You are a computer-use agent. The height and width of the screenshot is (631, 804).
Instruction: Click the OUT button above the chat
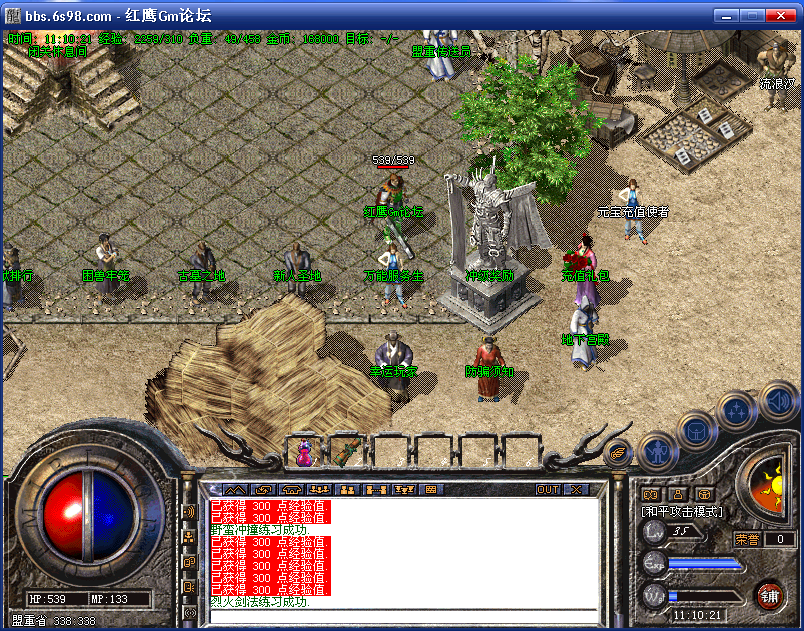548,490
